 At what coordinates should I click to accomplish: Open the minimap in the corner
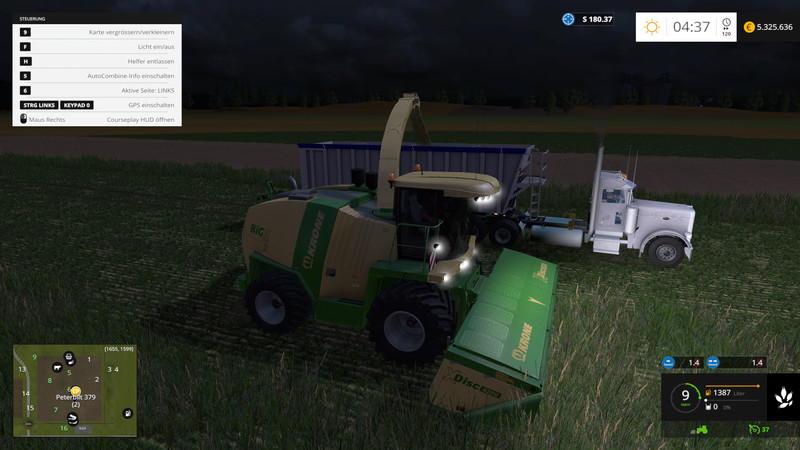(x=75, y=392)
